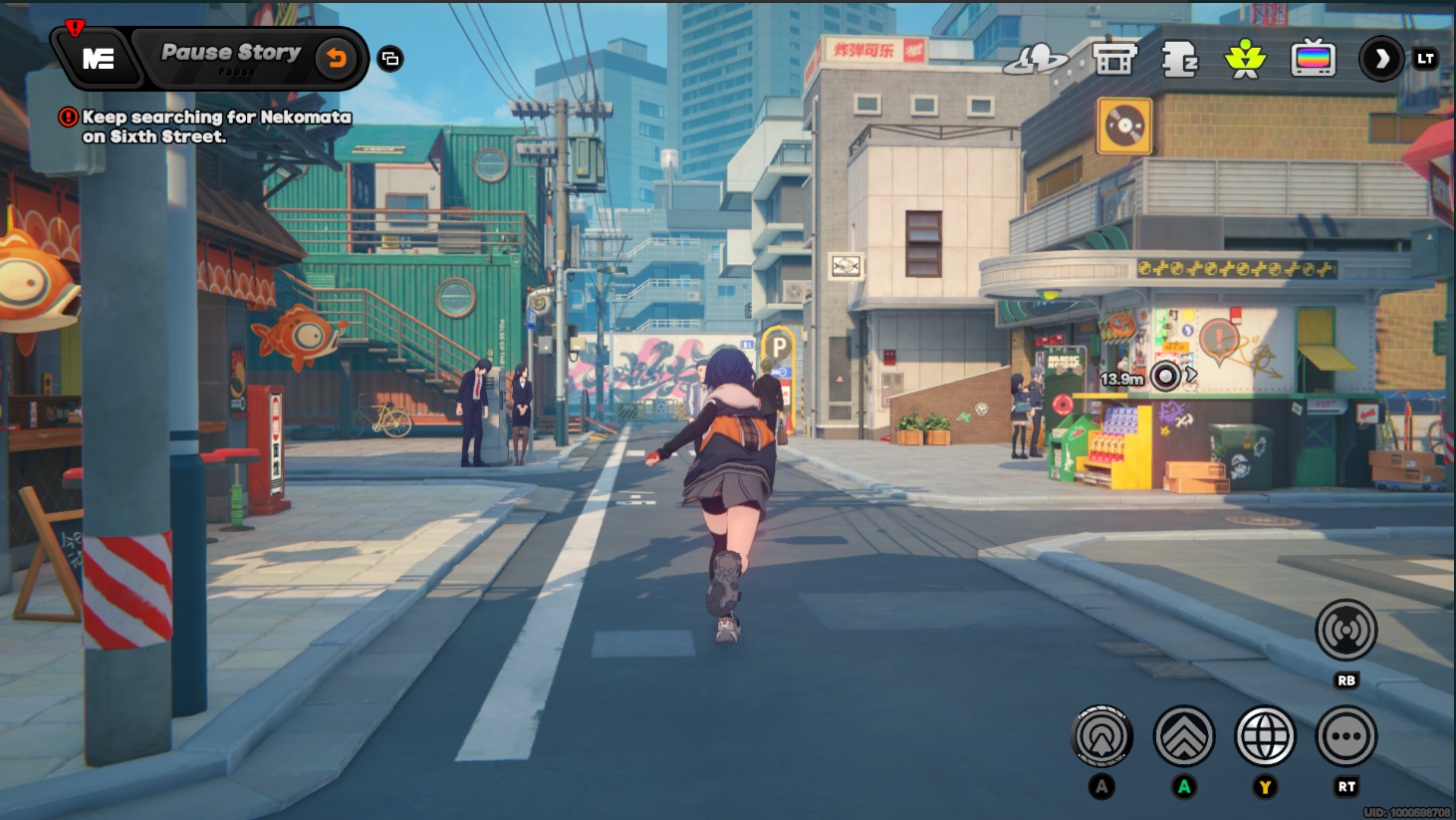1456x820 pixels.
Task: Click the Pause Story button
Action: pos(231,54)
